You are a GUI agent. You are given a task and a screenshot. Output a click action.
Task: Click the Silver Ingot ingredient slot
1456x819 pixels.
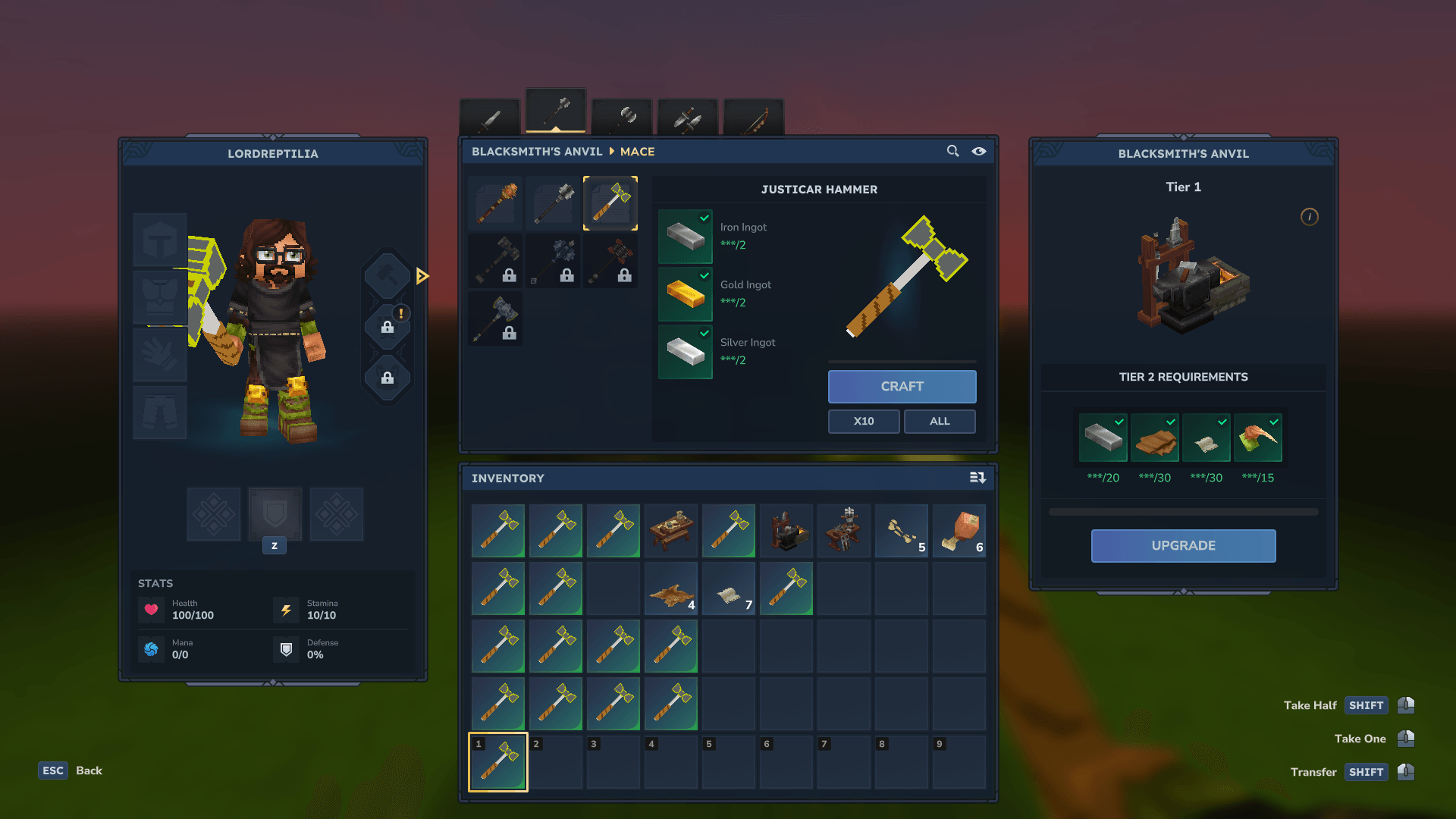coord(686,351)
